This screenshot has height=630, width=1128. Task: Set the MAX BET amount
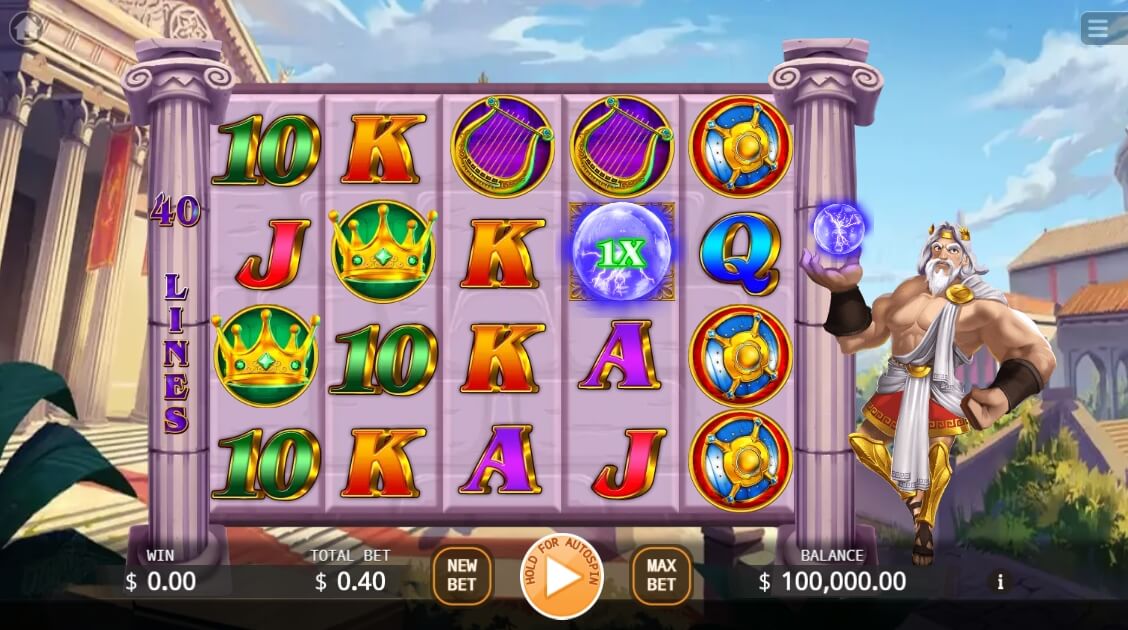tap(661, 576)
